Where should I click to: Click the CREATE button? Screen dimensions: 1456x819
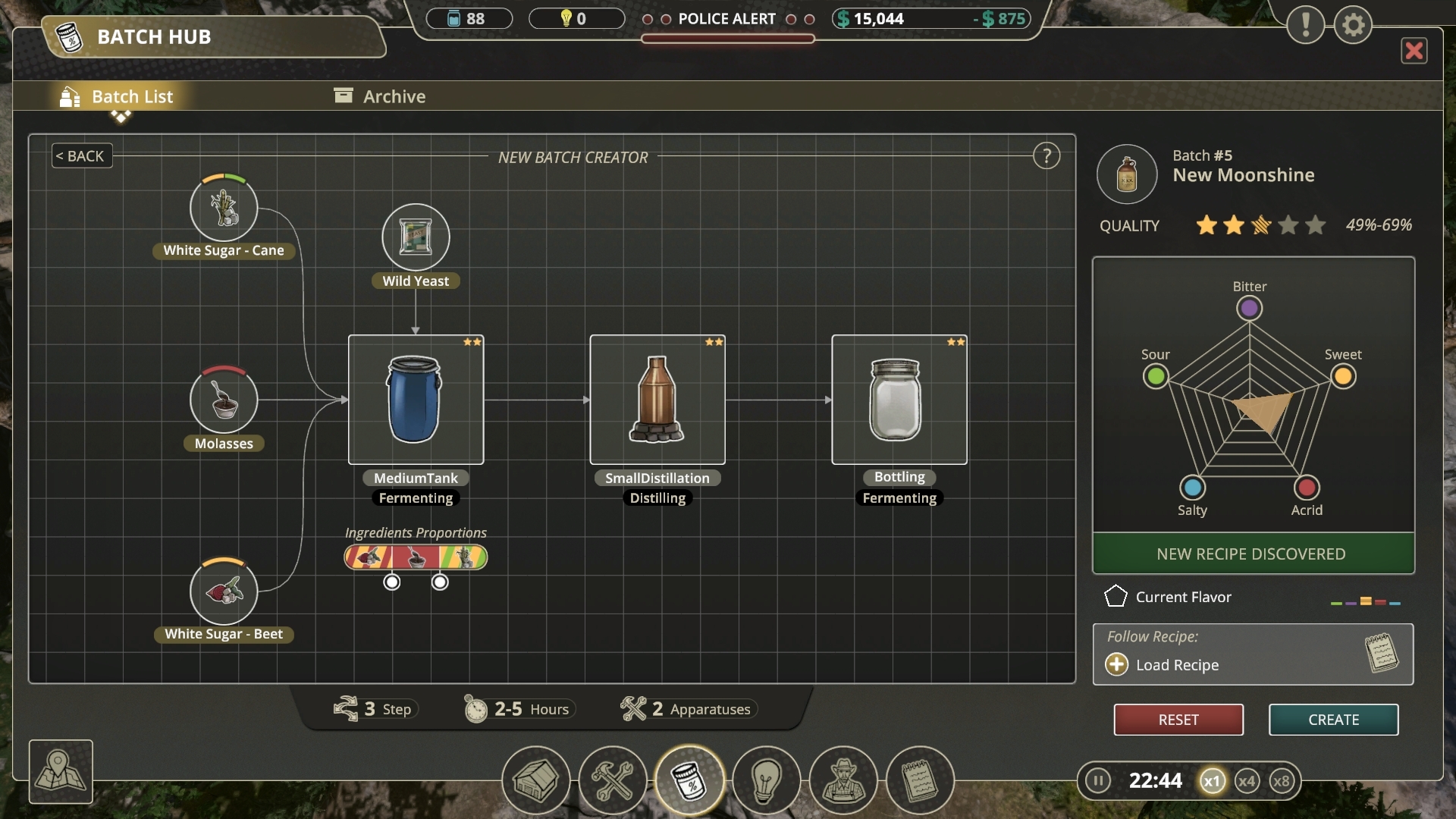pyautogui.click(x=1333, y=720)
